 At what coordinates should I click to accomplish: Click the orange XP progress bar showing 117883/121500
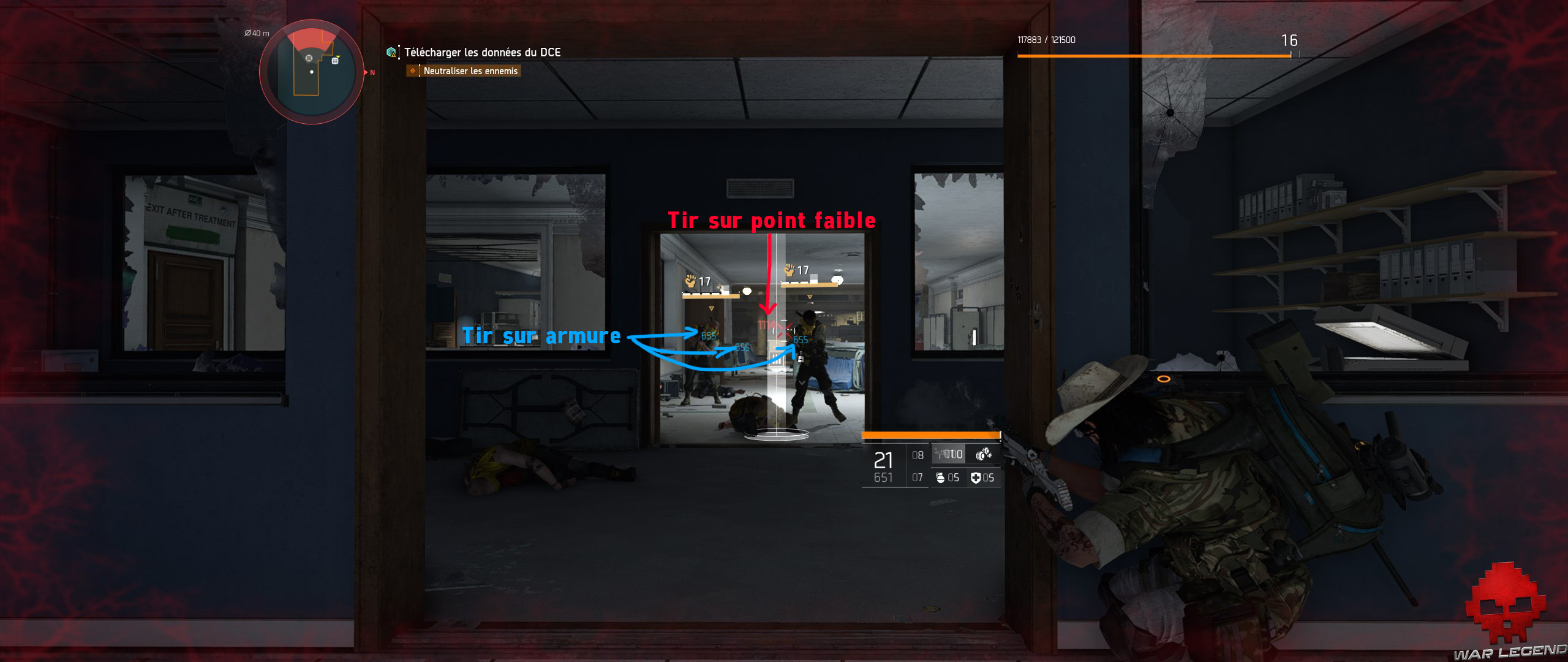click(1155, 56)
